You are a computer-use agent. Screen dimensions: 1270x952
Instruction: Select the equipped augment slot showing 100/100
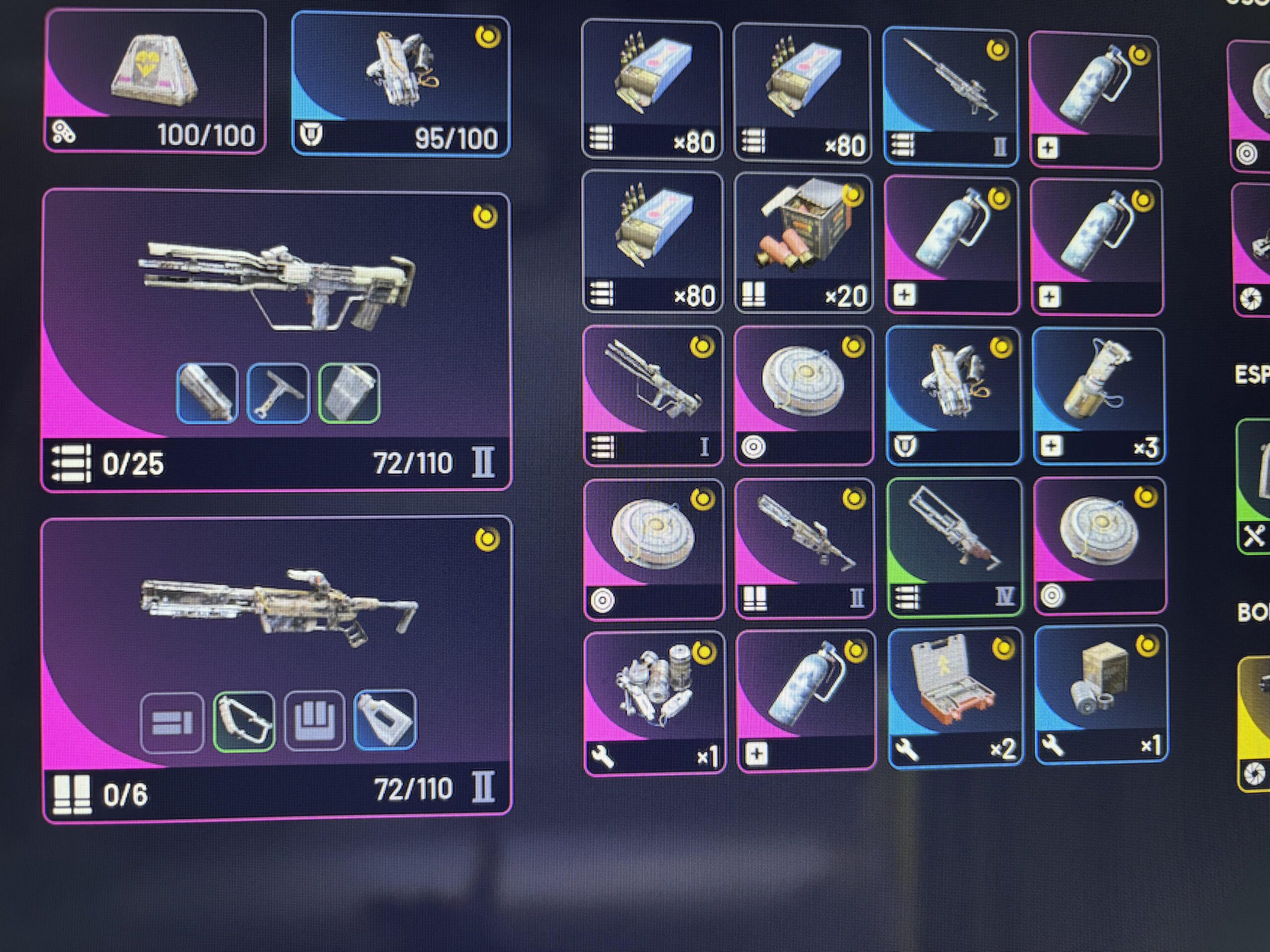click(x=155, y=81)
